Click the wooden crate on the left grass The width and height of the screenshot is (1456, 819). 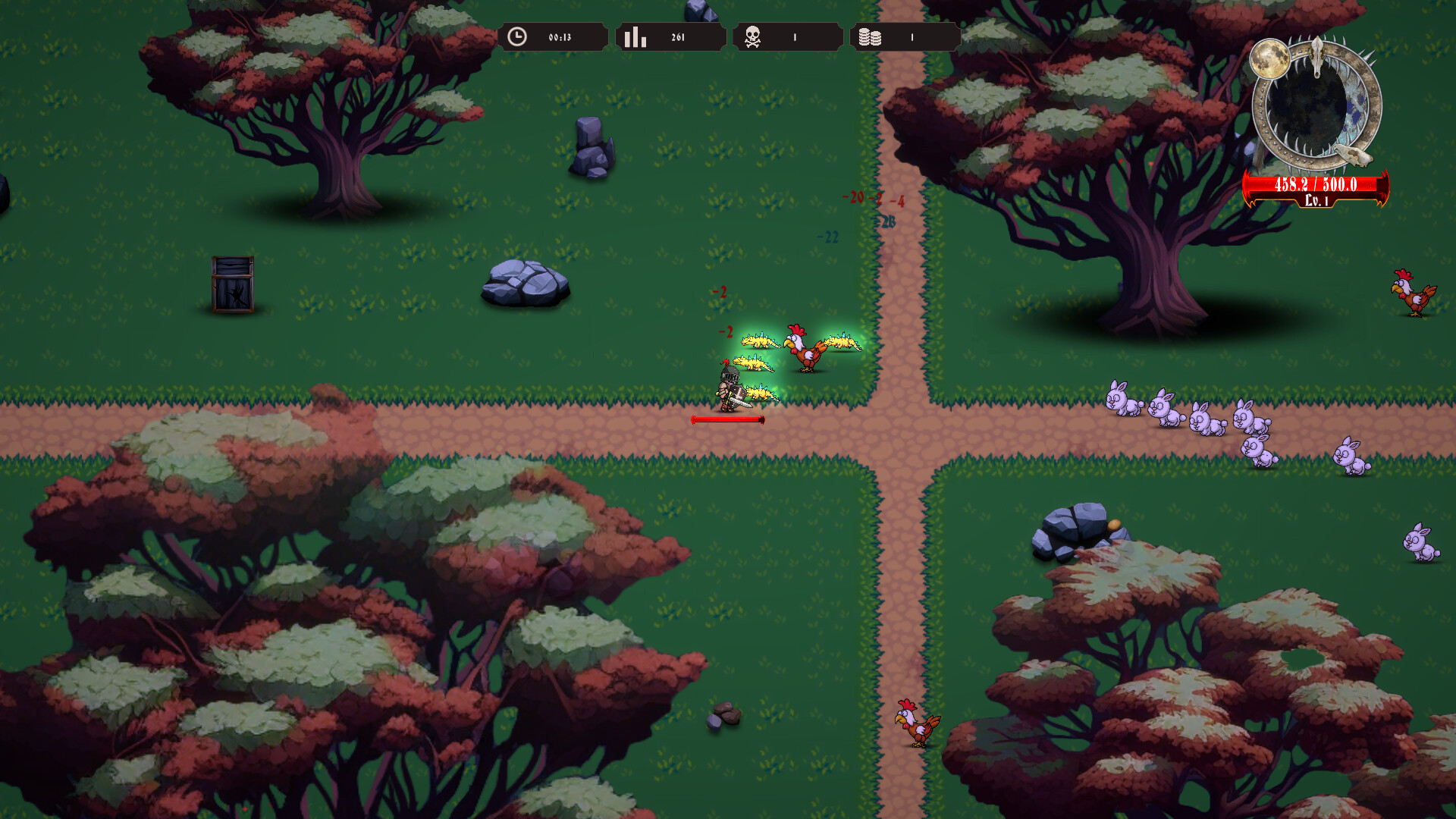pyautogui.click(x=232, y=283)
